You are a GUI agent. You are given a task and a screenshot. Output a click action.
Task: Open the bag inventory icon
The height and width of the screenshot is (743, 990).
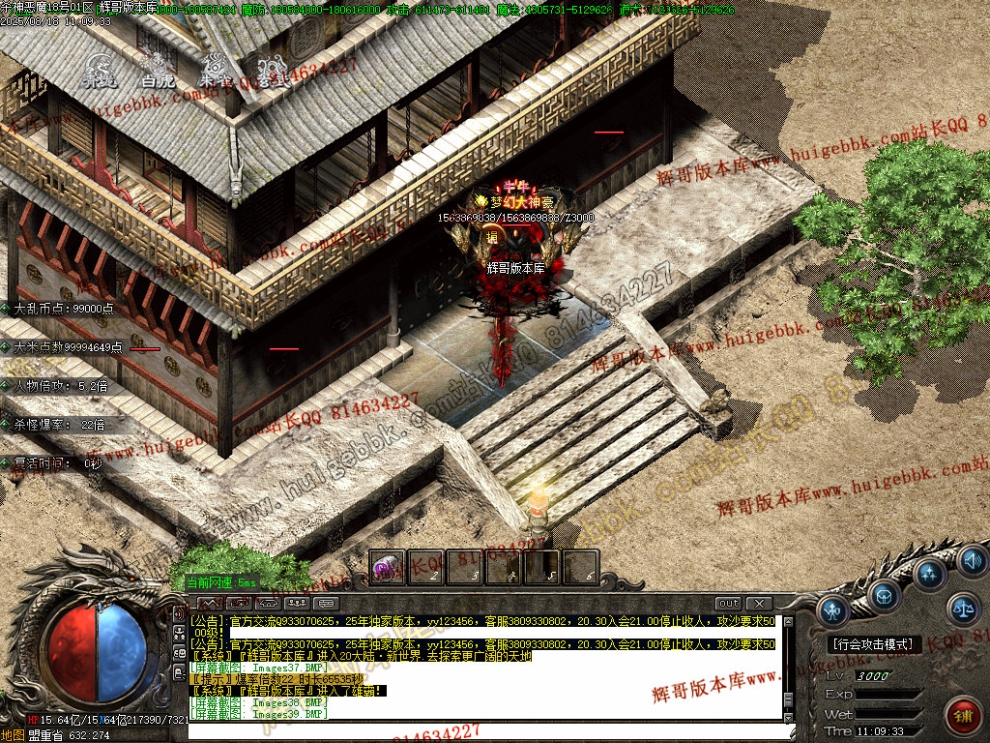pyautogui.click(x=884, y=596)
